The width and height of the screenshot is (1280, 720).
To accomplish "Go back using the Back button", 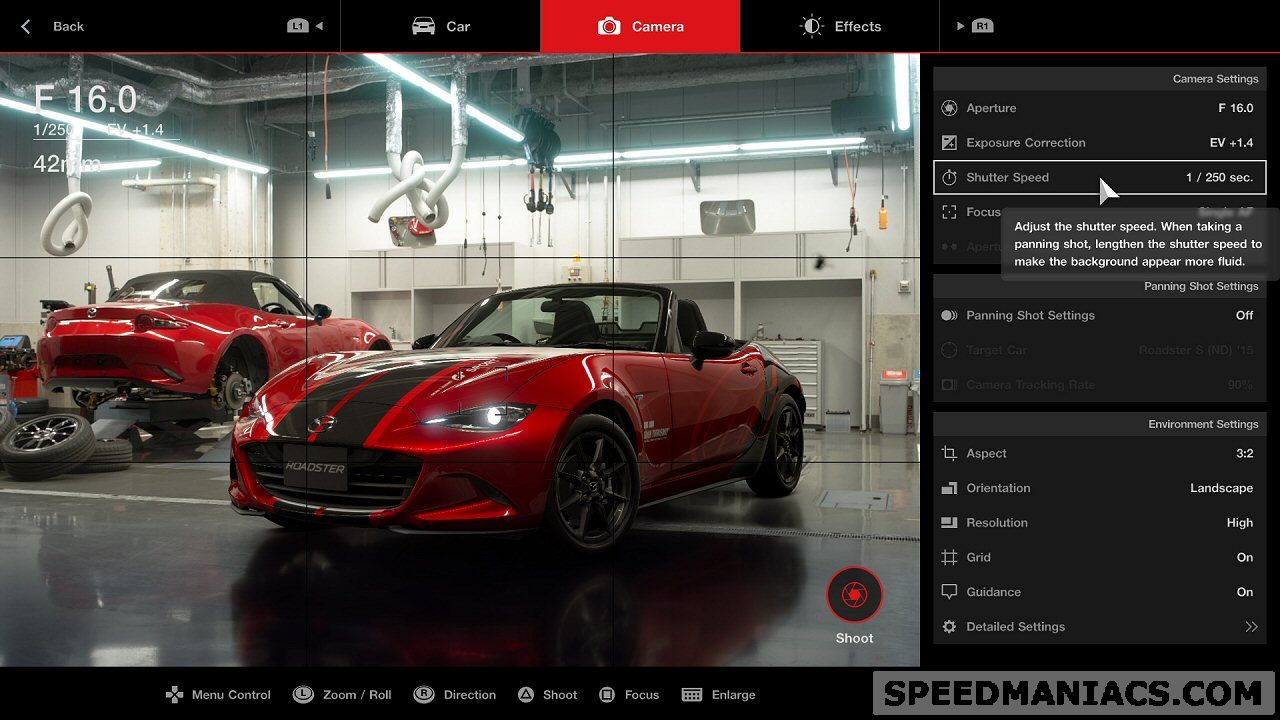I will tap(54, 26).
